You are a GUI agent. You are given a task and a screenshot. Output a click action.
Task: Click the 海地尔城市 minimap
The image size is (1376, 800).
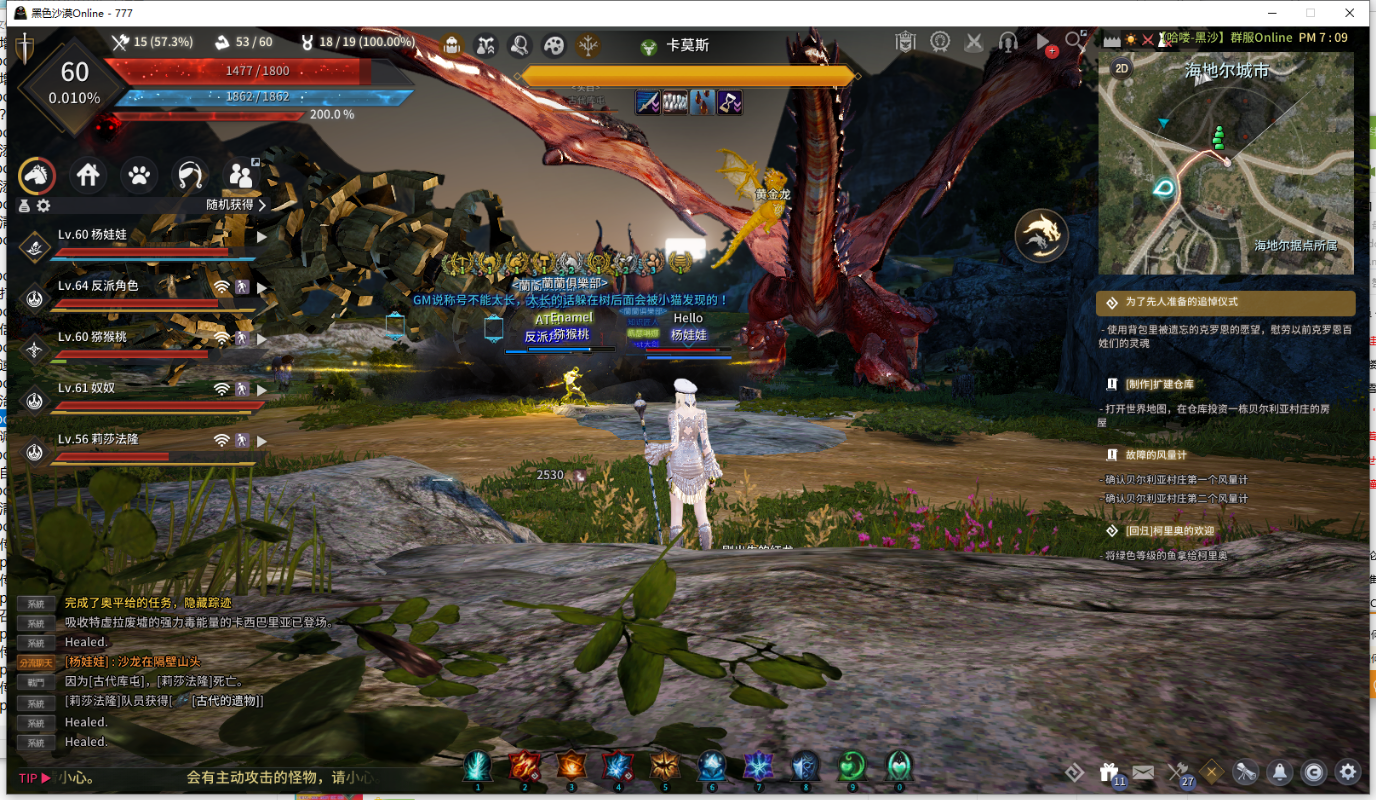[x=1226, y=165]
